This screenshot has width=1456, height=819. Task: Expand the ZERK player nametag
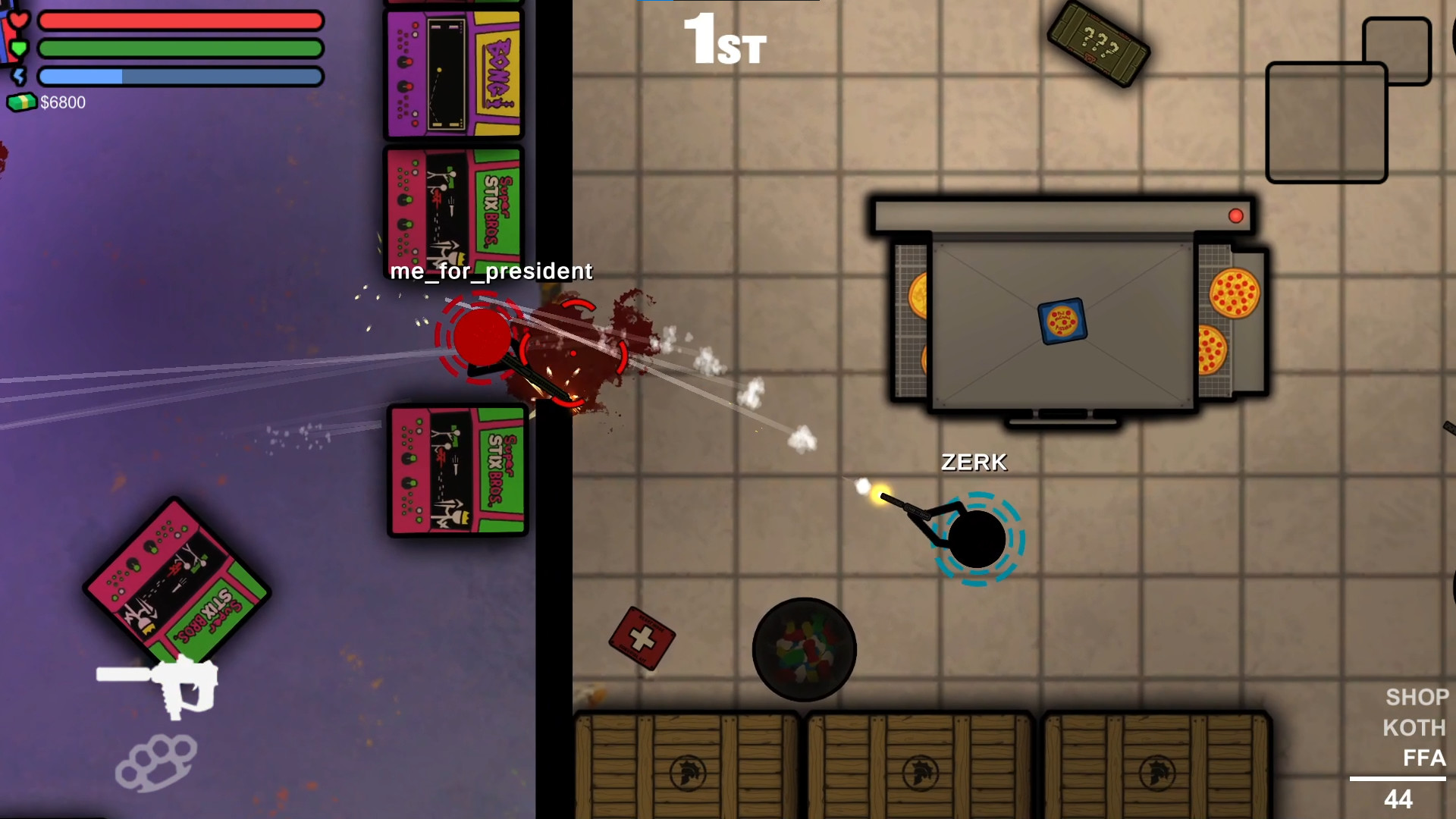tap(974, 462)
